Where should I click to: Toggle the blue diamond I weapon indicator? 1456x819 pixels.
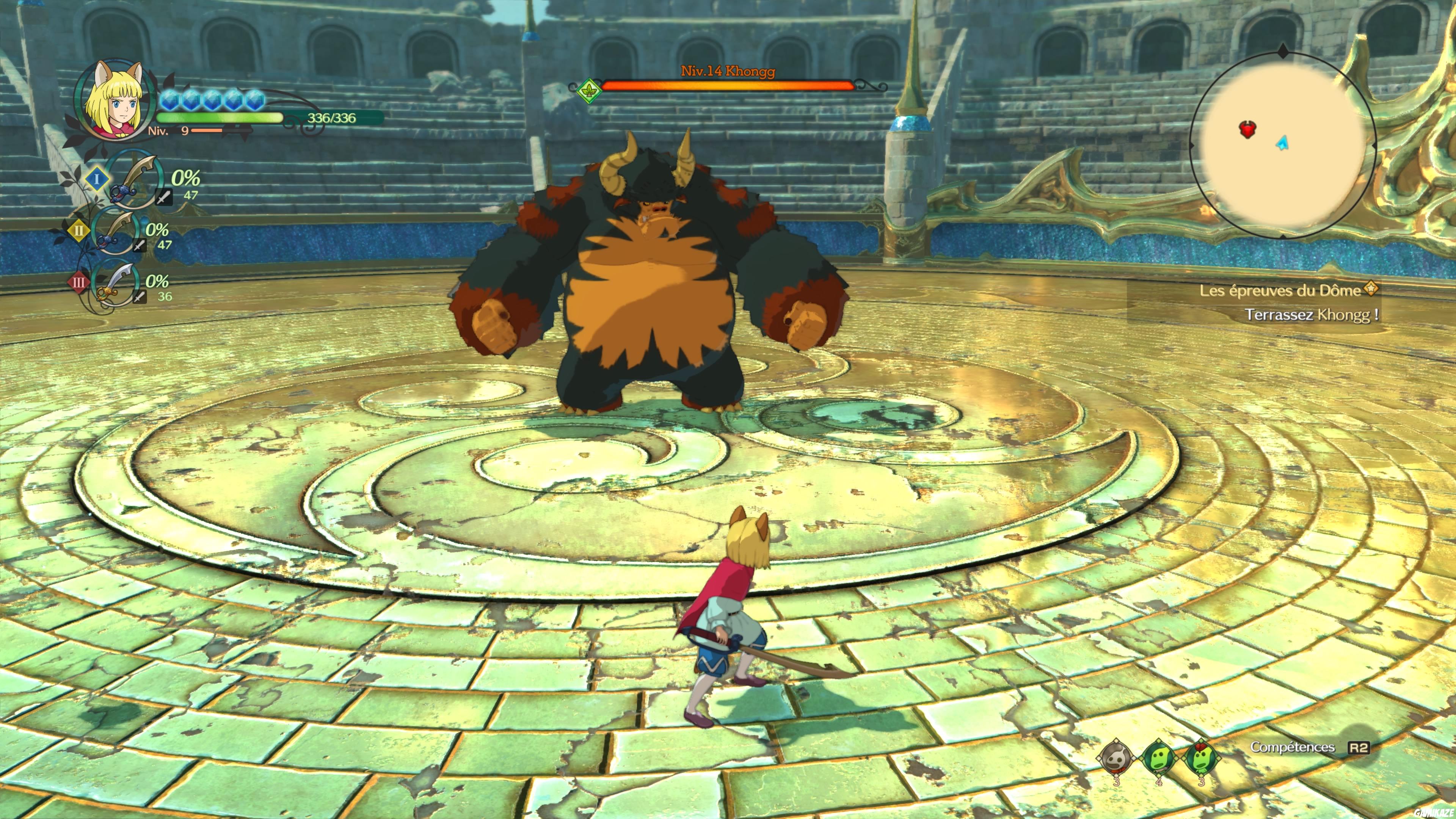click(x=97, y=179)
